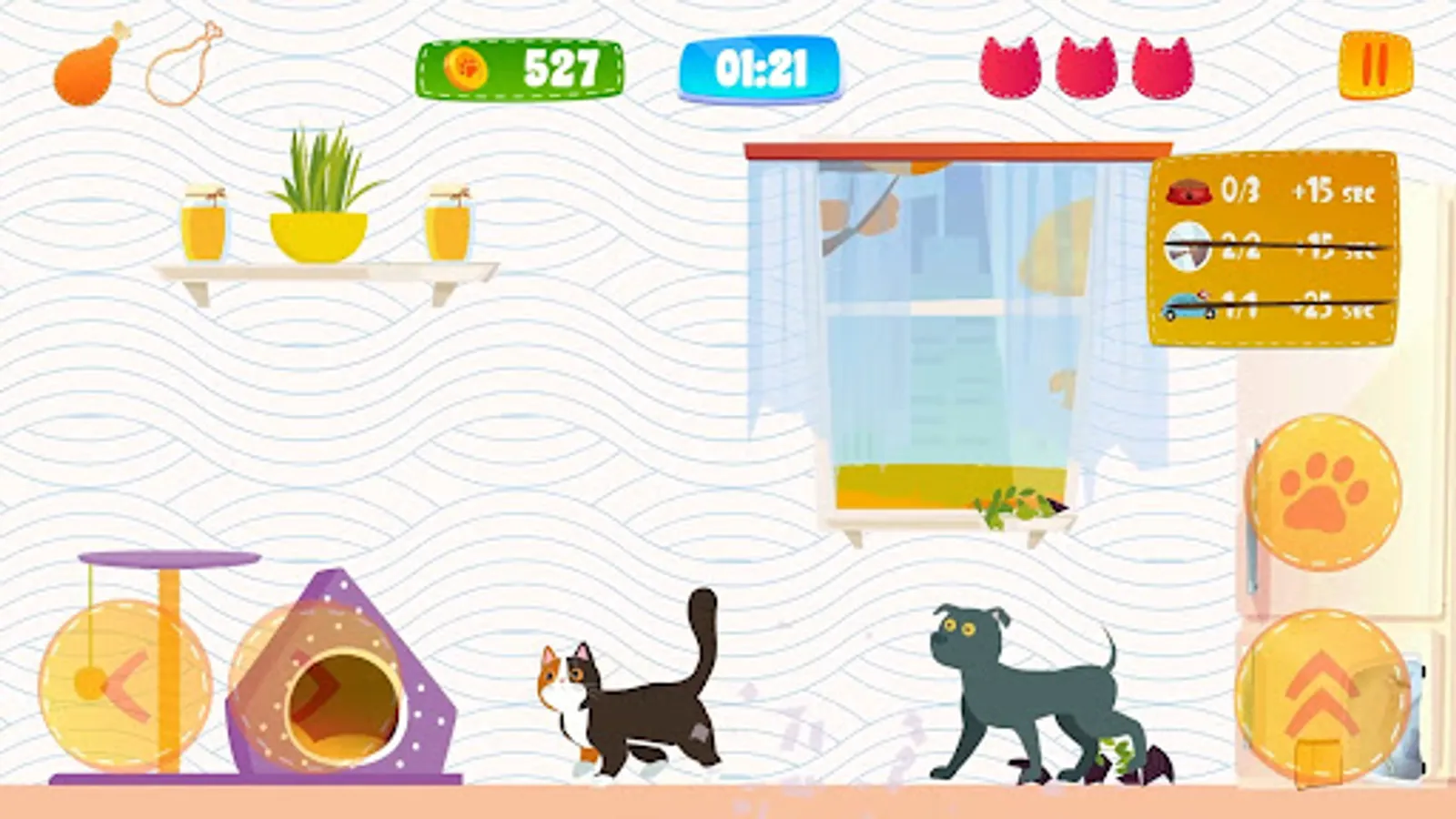Image resolution: width=1456 pixels, height=819 pixels.
Task: Expand the quest objectives panel
Action: (x=1274, y=250)
